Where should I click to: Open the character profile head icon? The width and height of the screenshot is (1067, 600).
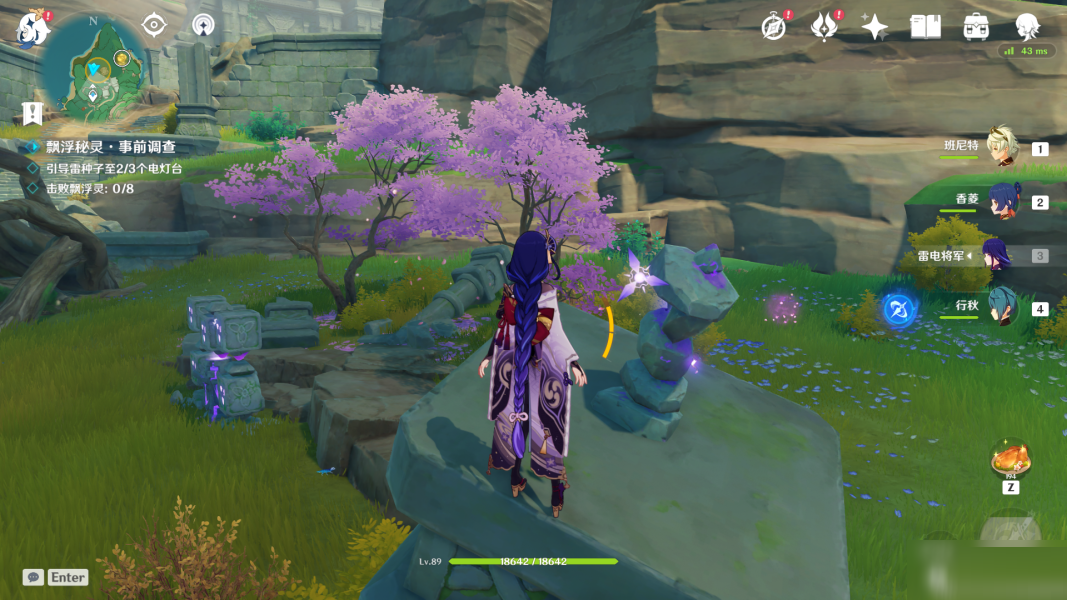click(x=1027, y=27)
